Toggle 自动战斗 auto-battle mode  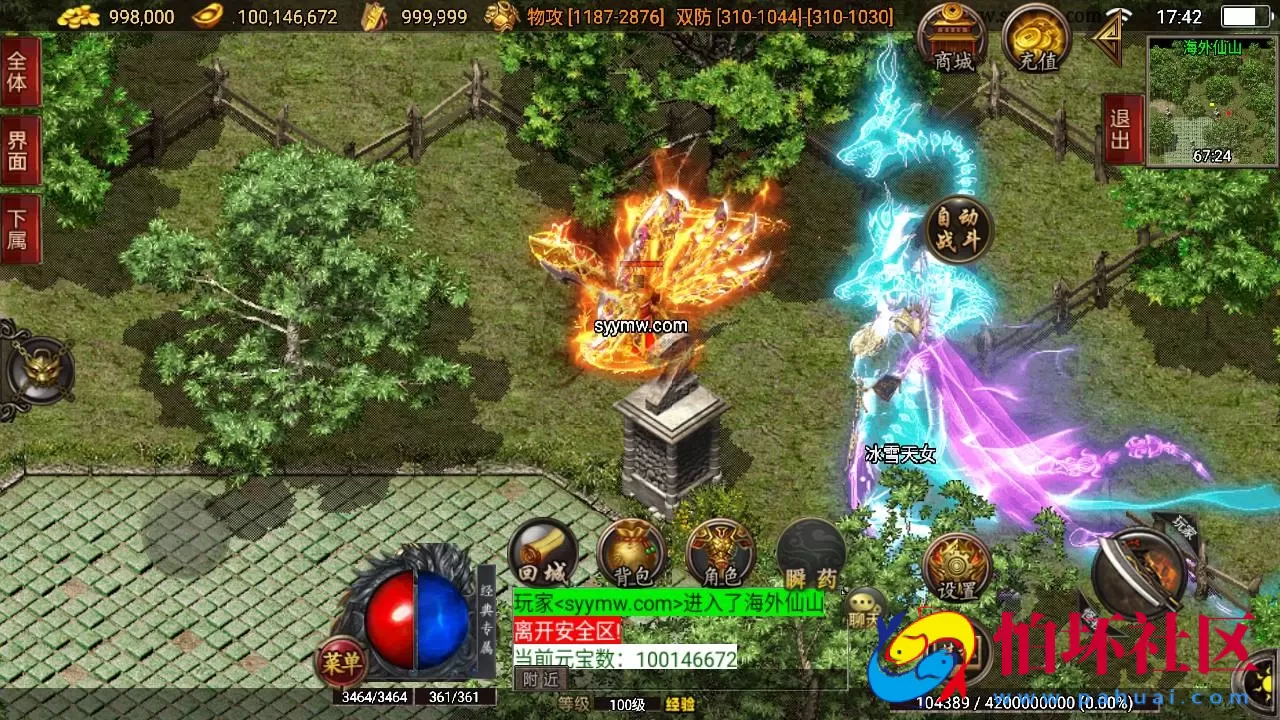(x=957, y=228)
